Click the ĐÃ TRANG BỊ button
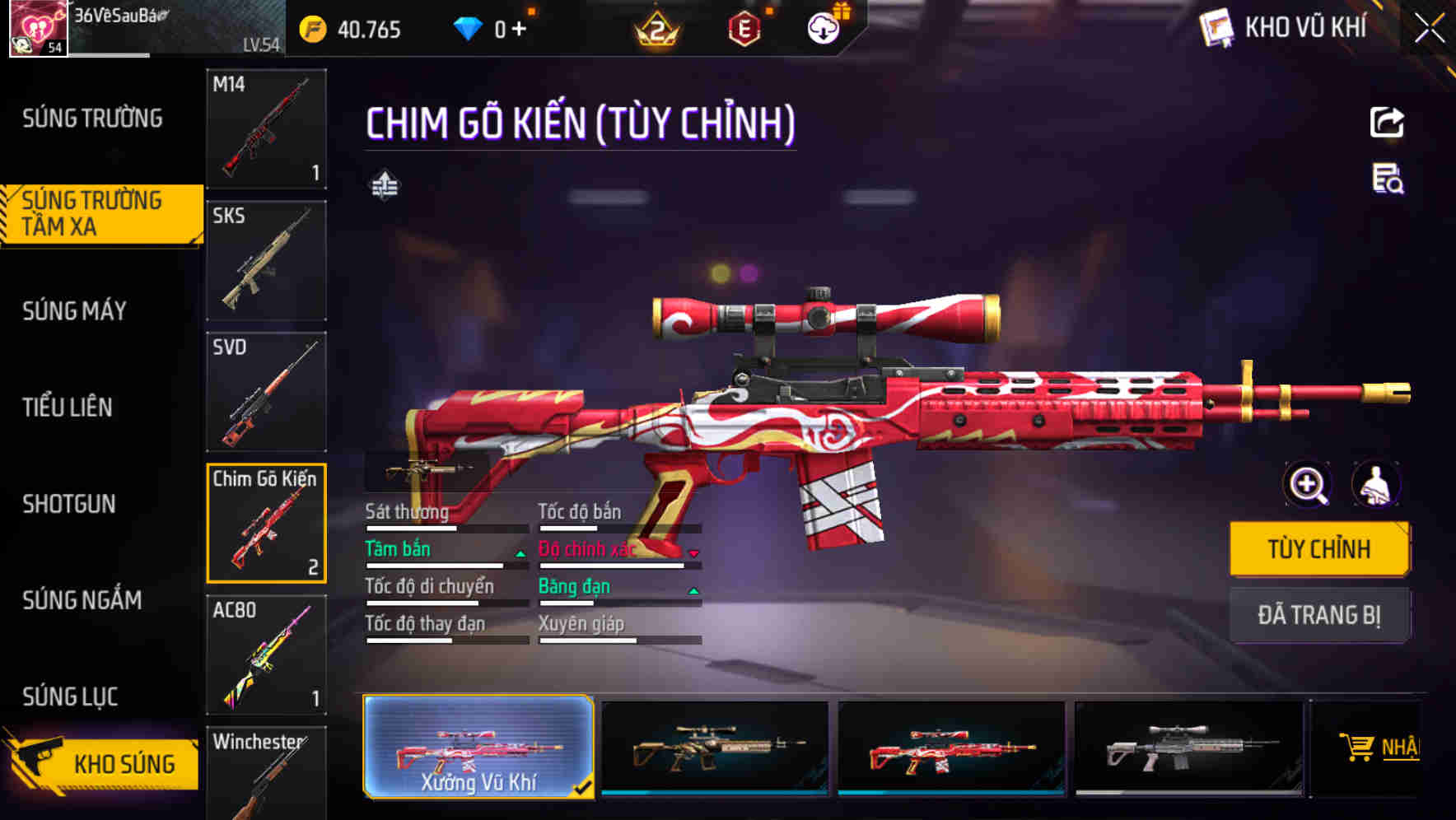The width and height of the screenshot is (1456, 820). pos(1319,615)
